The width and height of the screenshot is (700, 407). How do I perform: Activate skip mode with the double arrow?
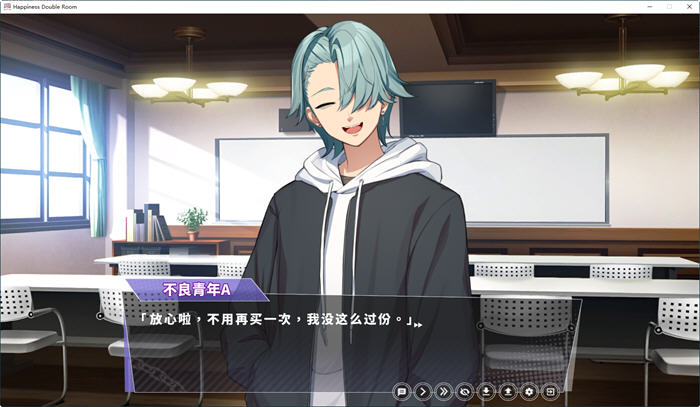pos(444,392)
